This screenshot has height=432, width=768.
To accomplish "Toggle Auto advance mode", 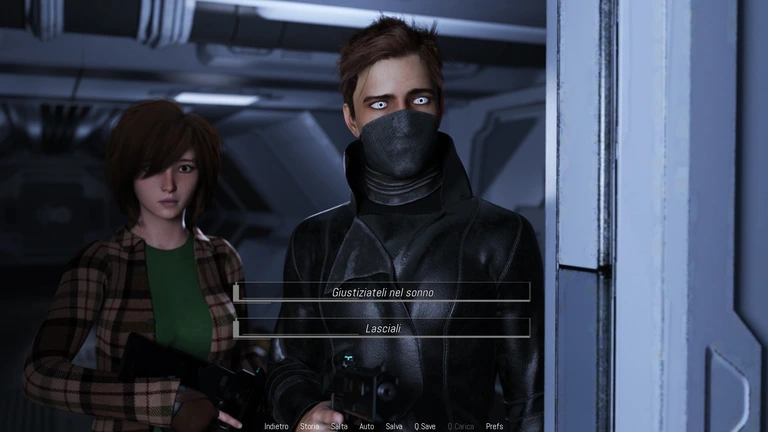I will (x=366, y=426).
